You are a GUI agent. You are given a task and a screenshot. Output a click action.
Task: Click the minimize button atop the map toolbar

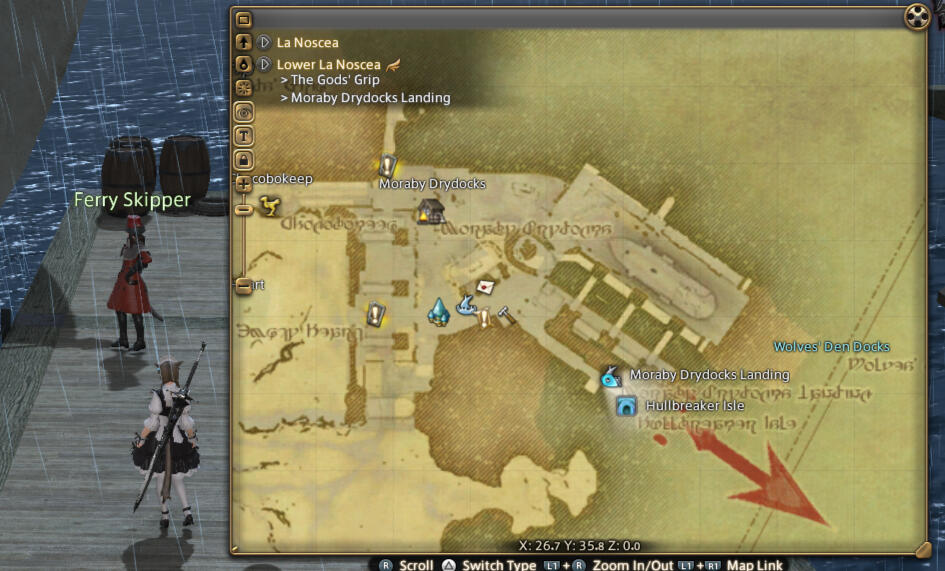[243, 19]
